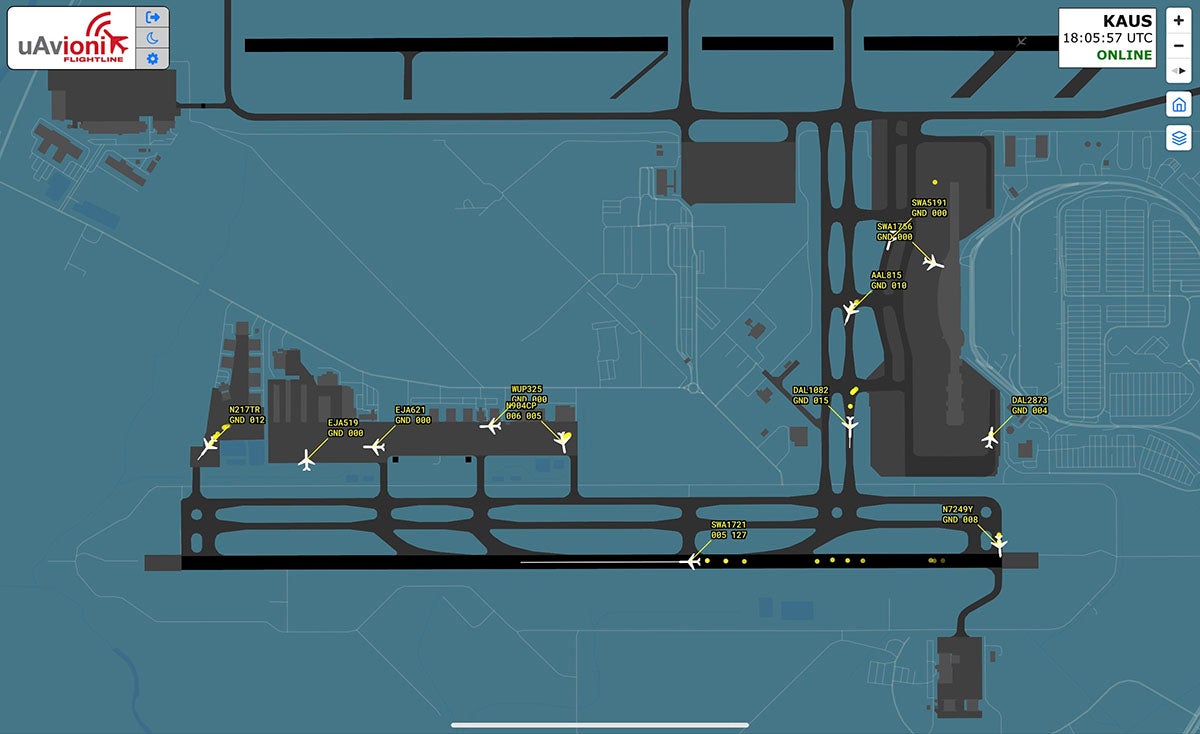The height and width of the screenshot is (734, 1200).
Task: Zoom out the map with the minus button
Action: (1178, 46)
